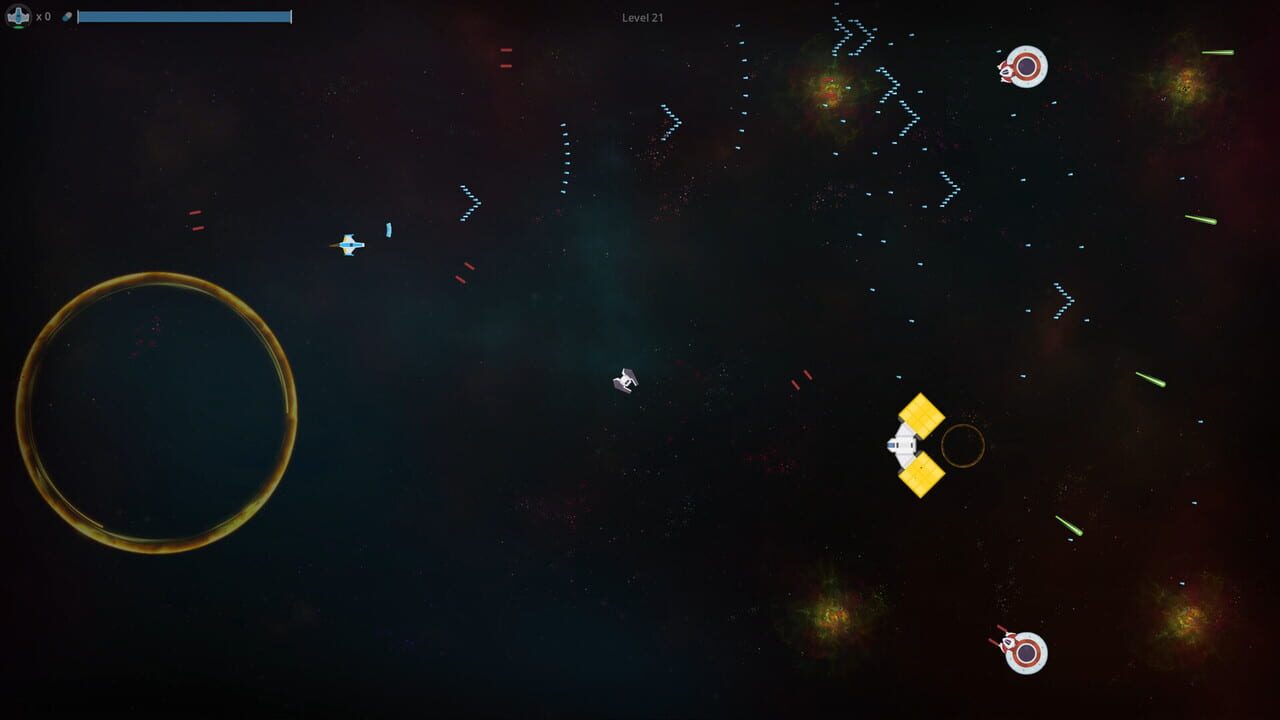Screen dimensions: 1280x720
Task: Click the blue health bar at the top
Action: [185, 16]
